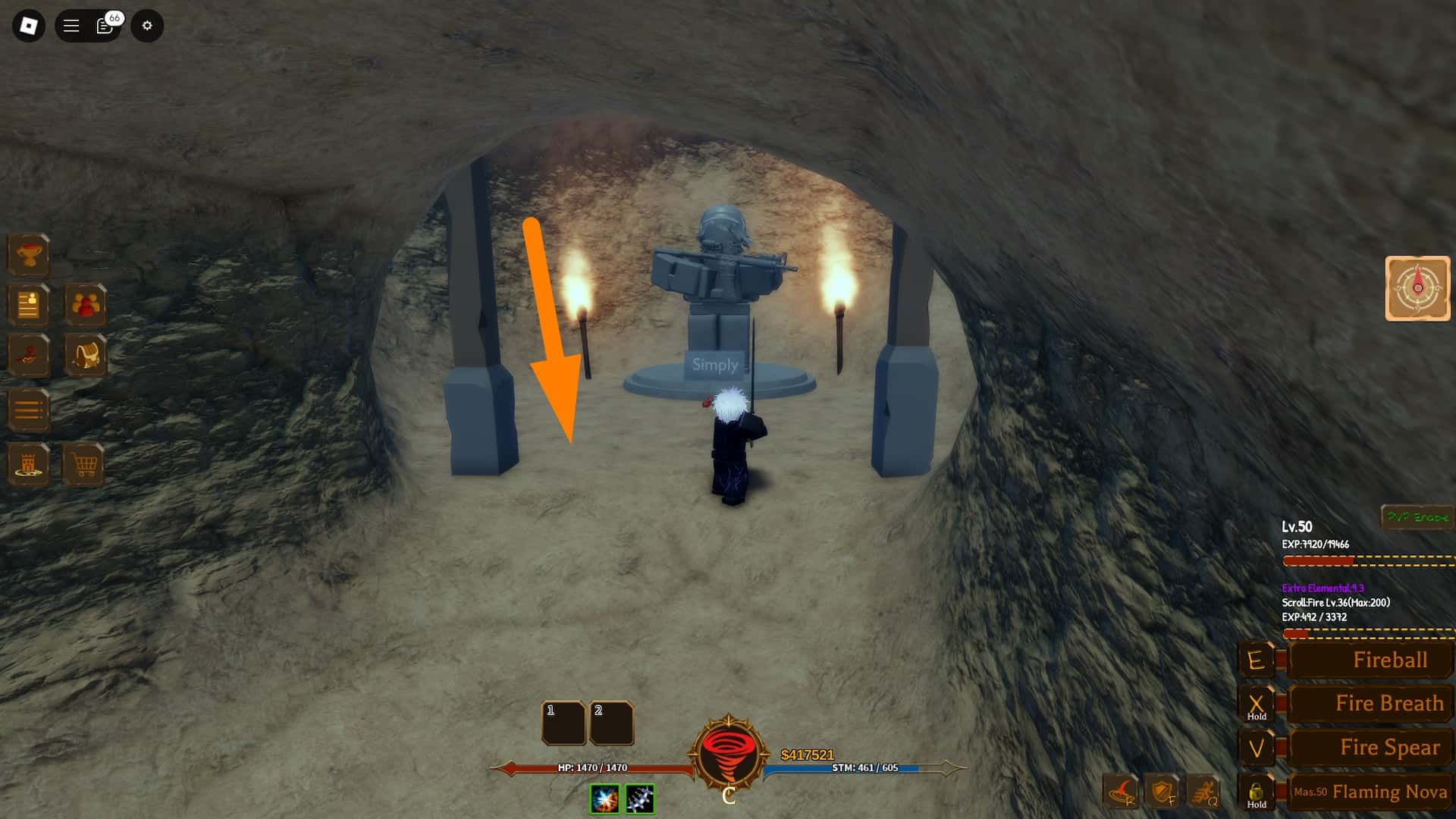Activate the Q sprint ability icon
The height and width of the screenshot is (819, 1456).
pos(1205,790)
